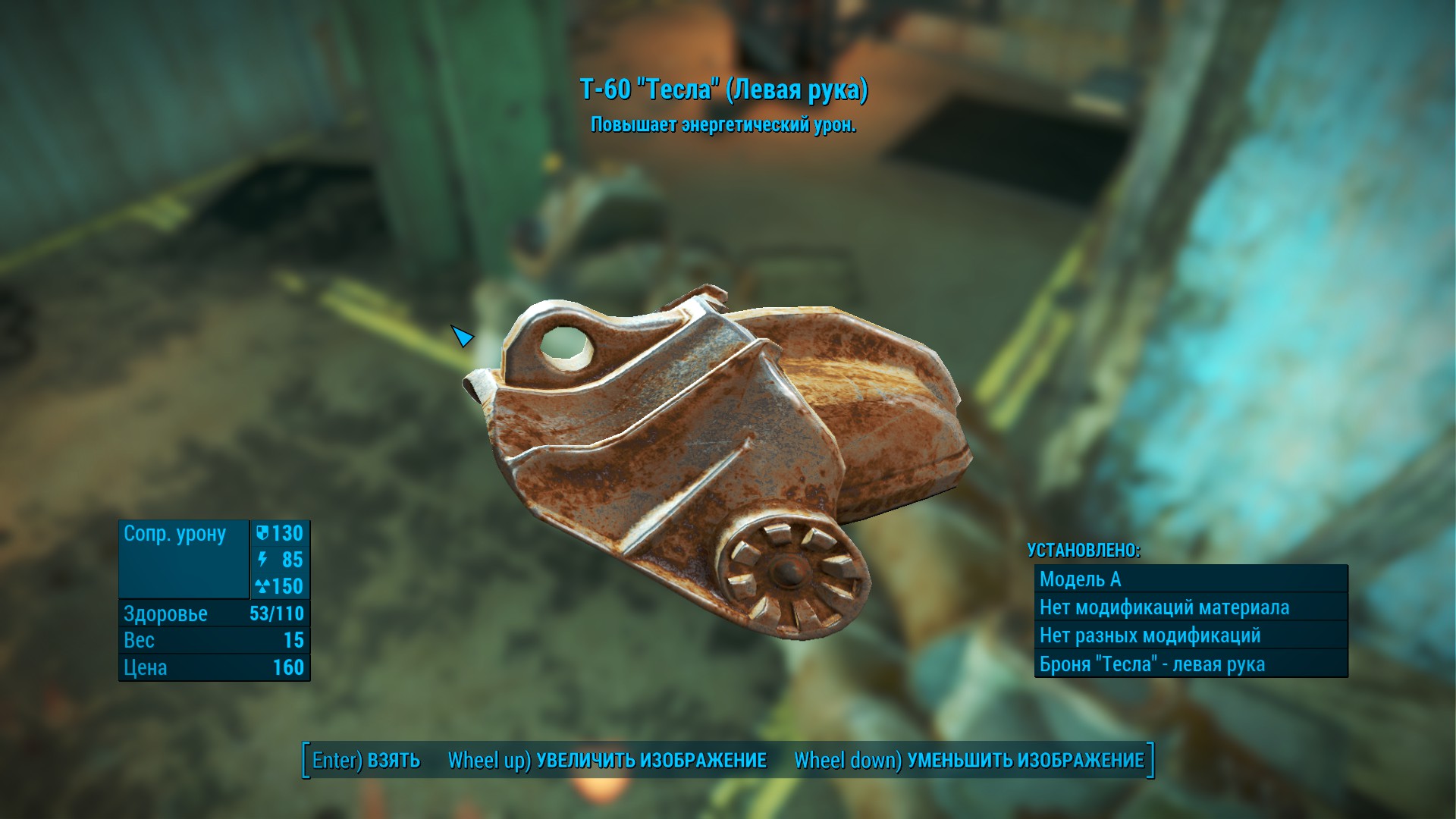Click УВЕЛИЧИТЬ ИЗОБРАЖЕНИЕ to zoom in

point(607,760)
